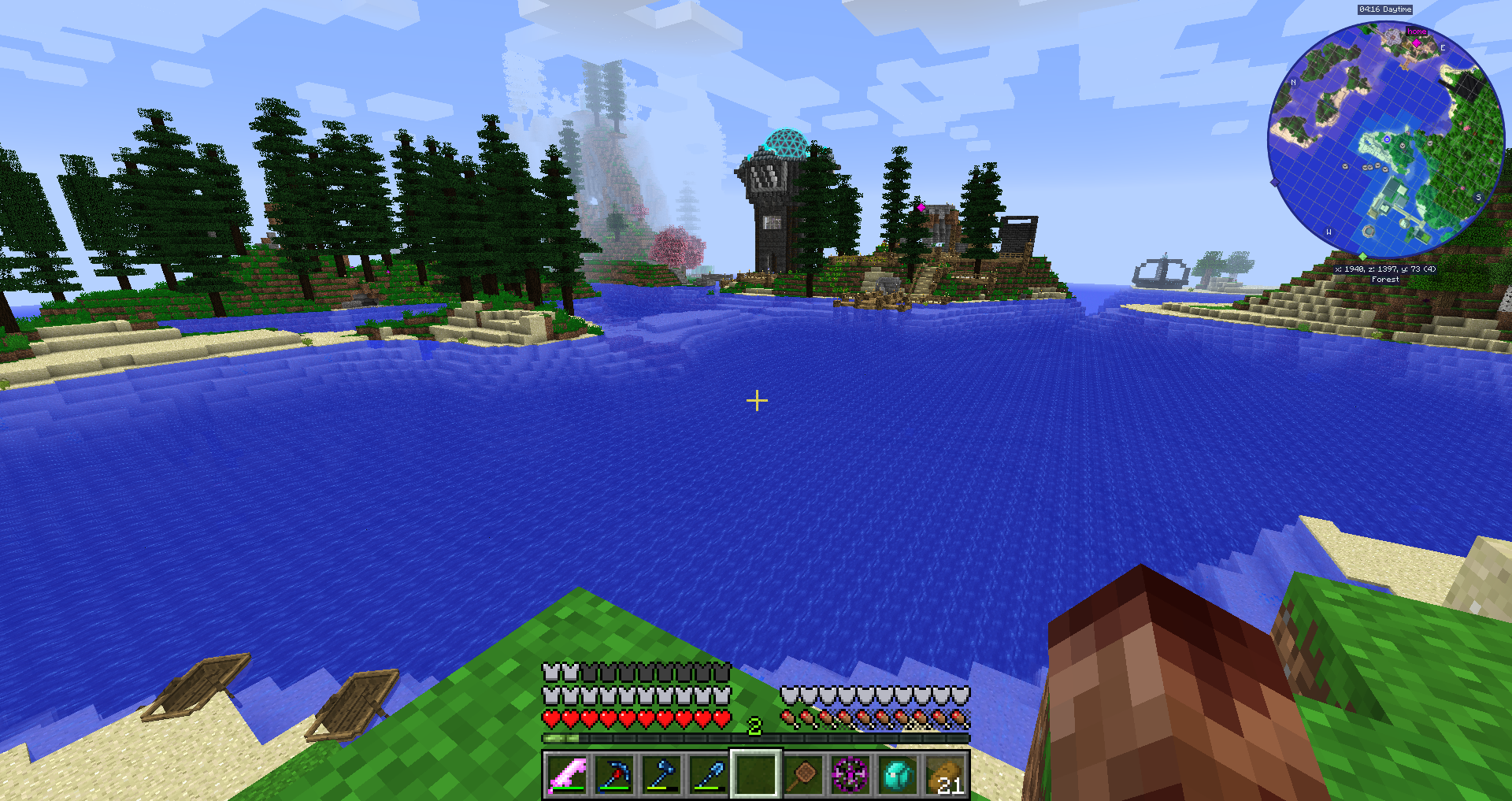This screenshot has height=801, width=1512.
Task: Choose the cyan diamond backpack slot
Action: point(898,775)
